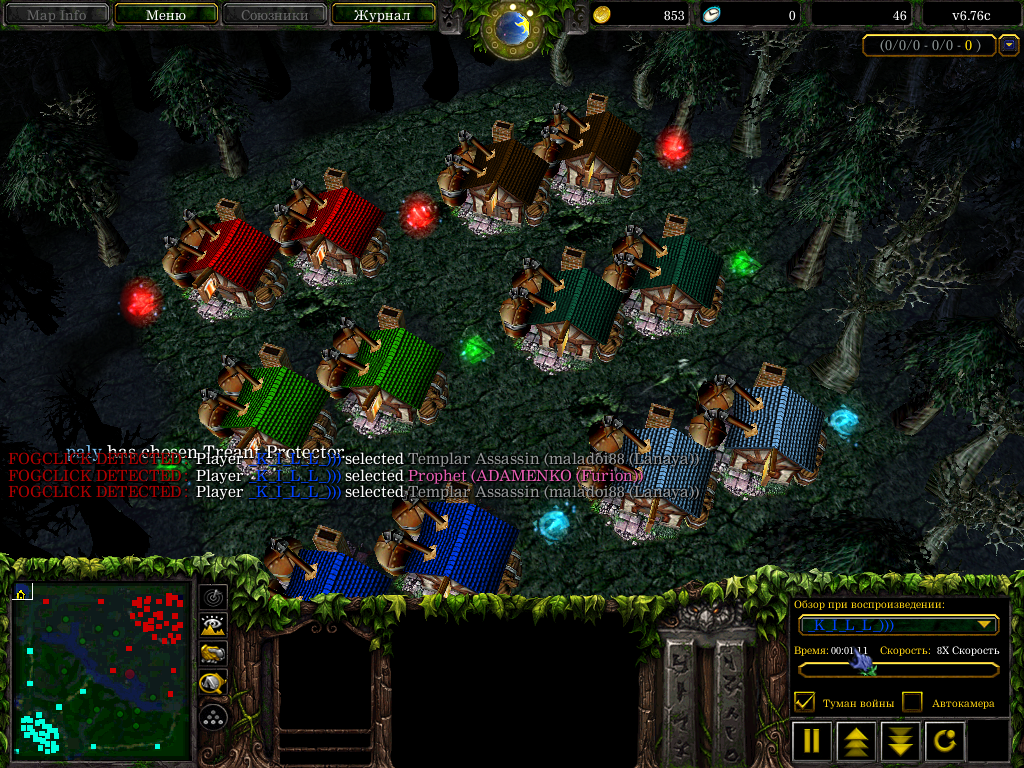Viewport: 1024px width, 768px height.
Task: Toggle minimap creep camp display button
Action: [x=213, y=684]
